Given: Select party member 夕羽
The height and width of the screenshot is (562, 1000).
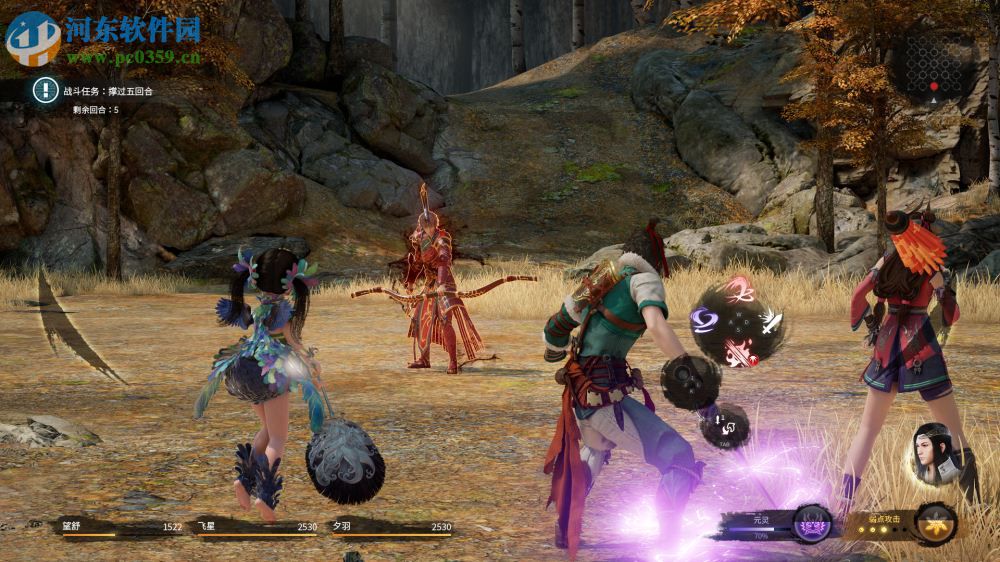Looking at the screenshot, I should coord(391,527).
